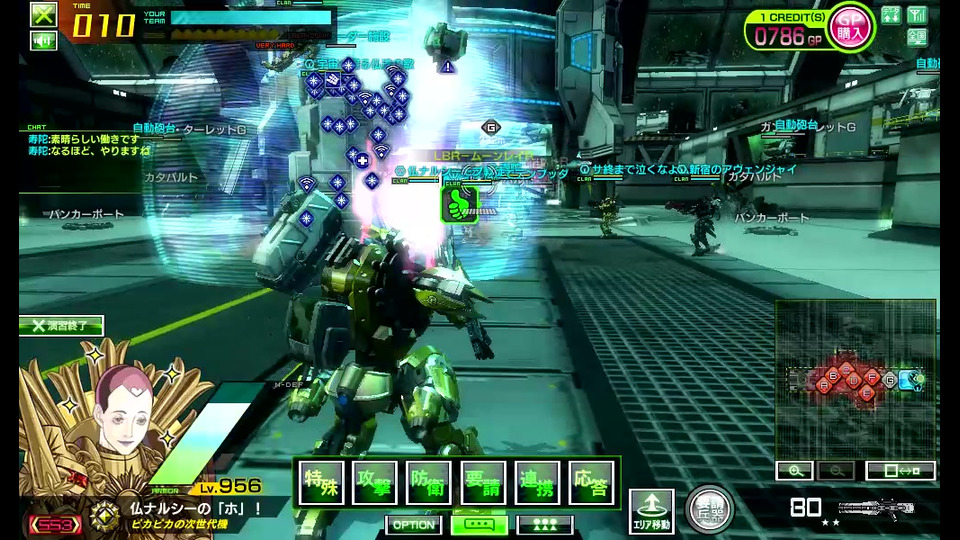This screenshot has width=960, height=540.
Task: Choose the 要請 (request) chat command
Action: [x=483, y=483]
